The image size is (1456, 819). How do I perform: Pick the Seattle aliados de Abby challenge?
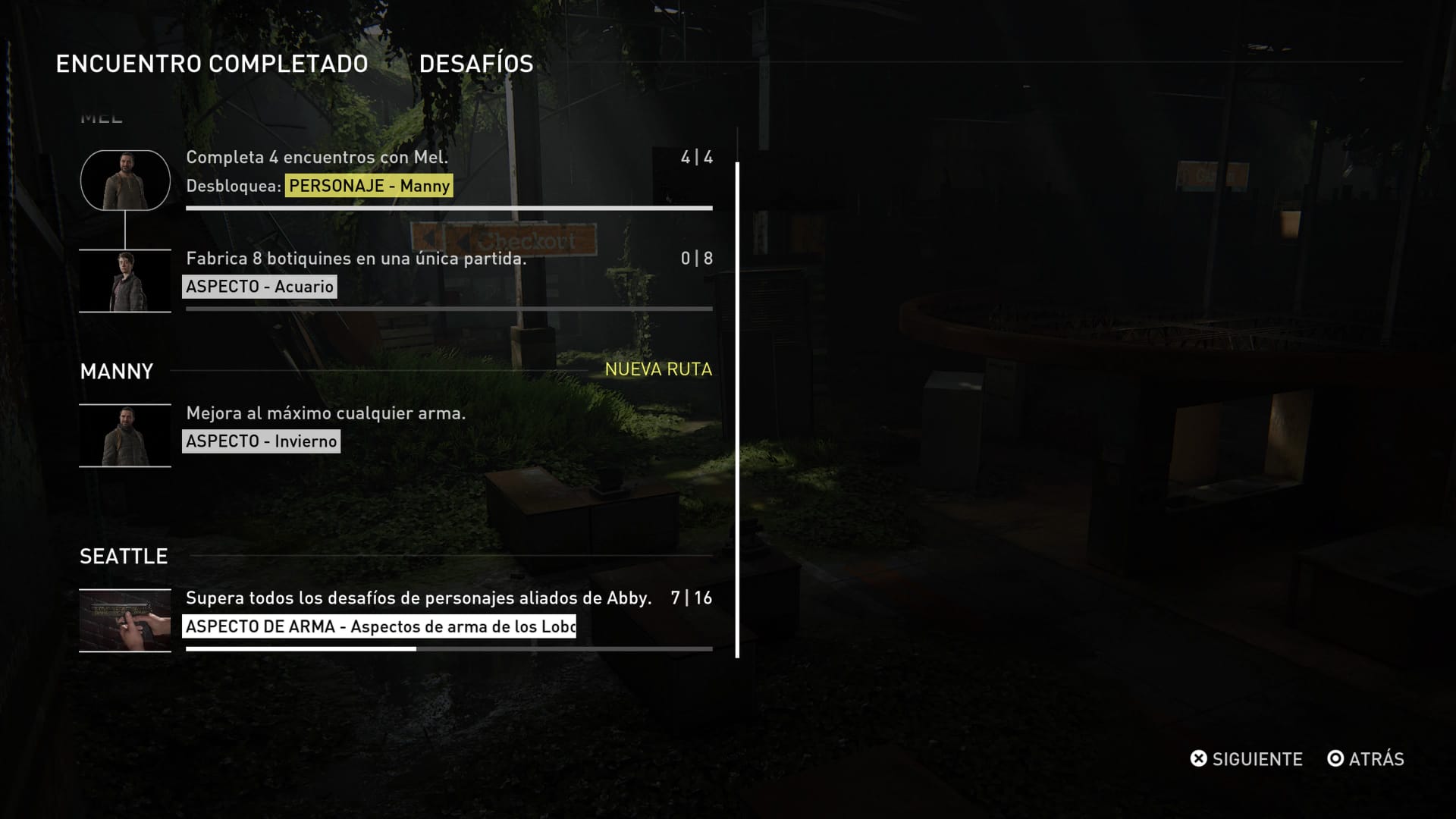(x=419, y=598)
